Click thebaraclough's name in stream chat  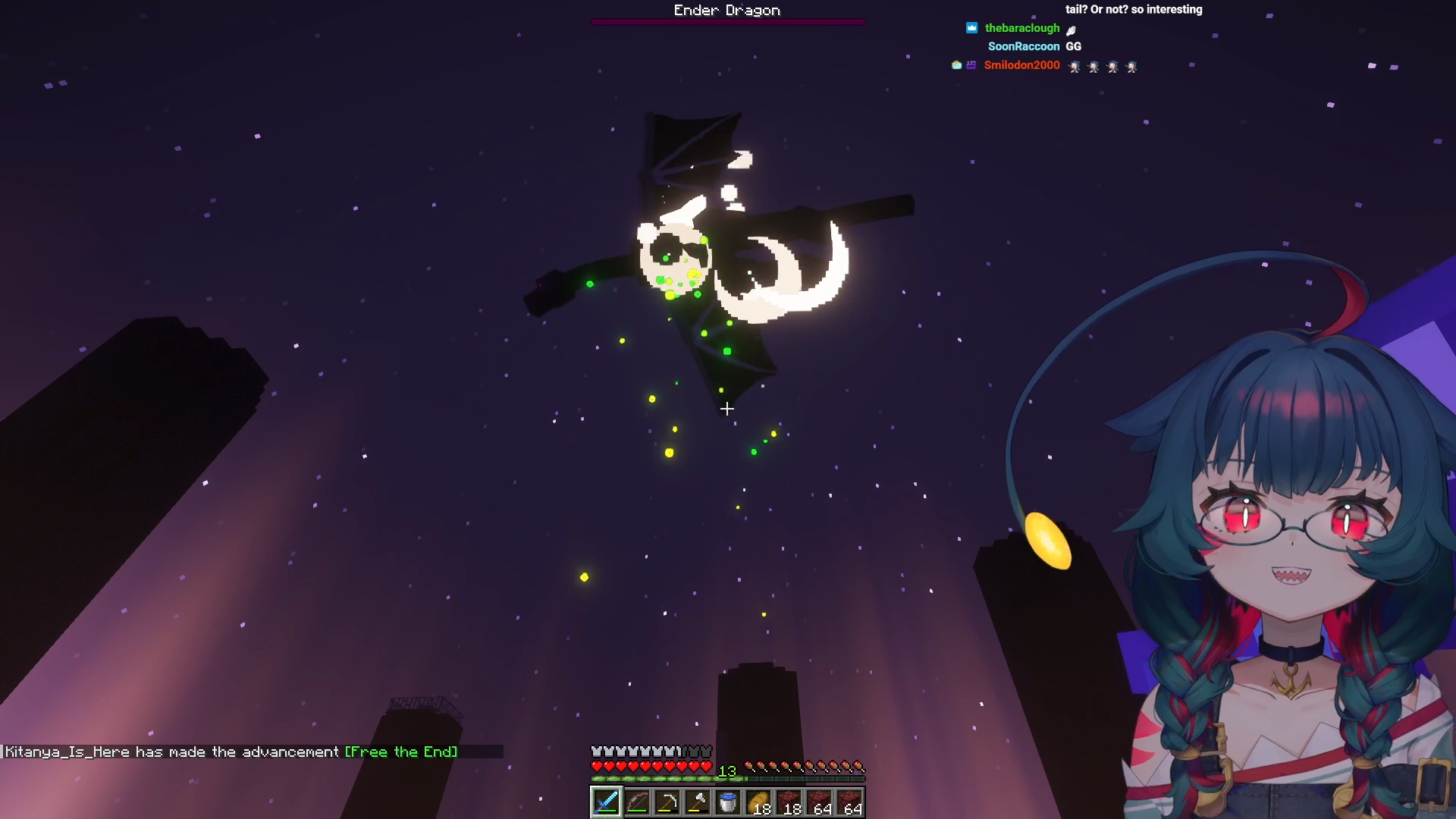coord(1021,28)
